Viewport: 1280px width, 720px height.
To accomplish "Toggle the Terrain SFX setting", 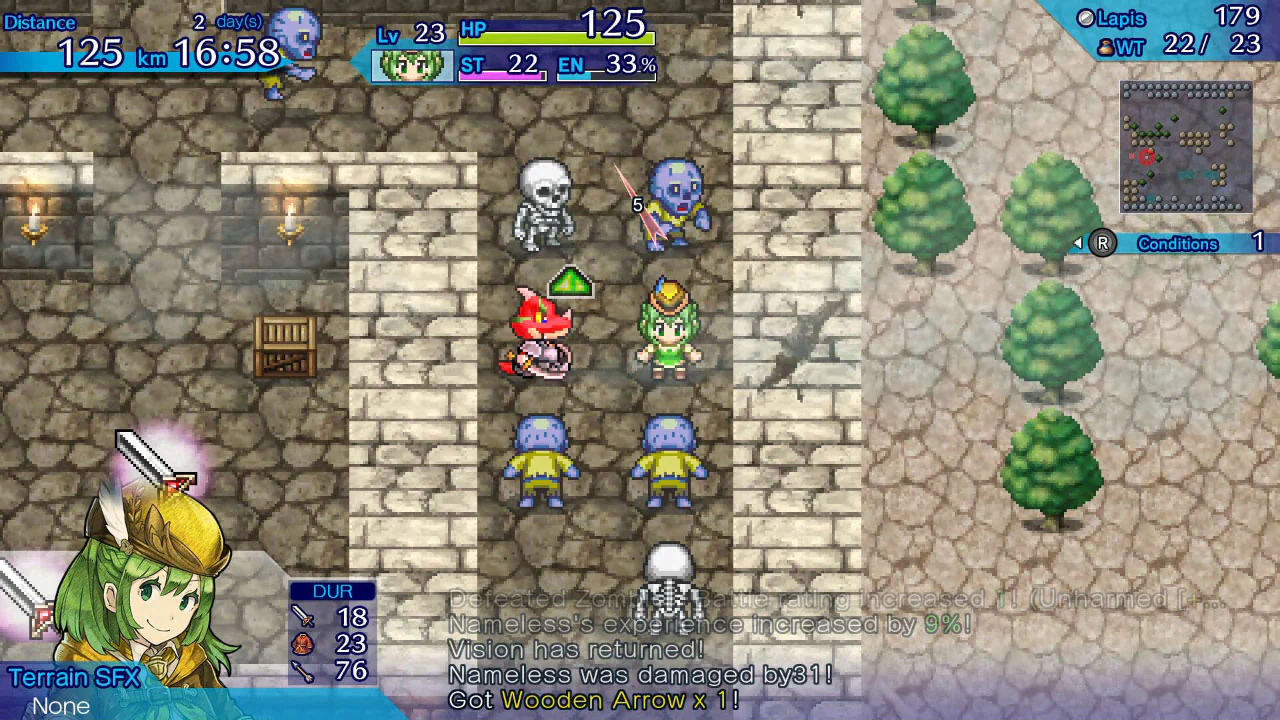I will (75, 678).
